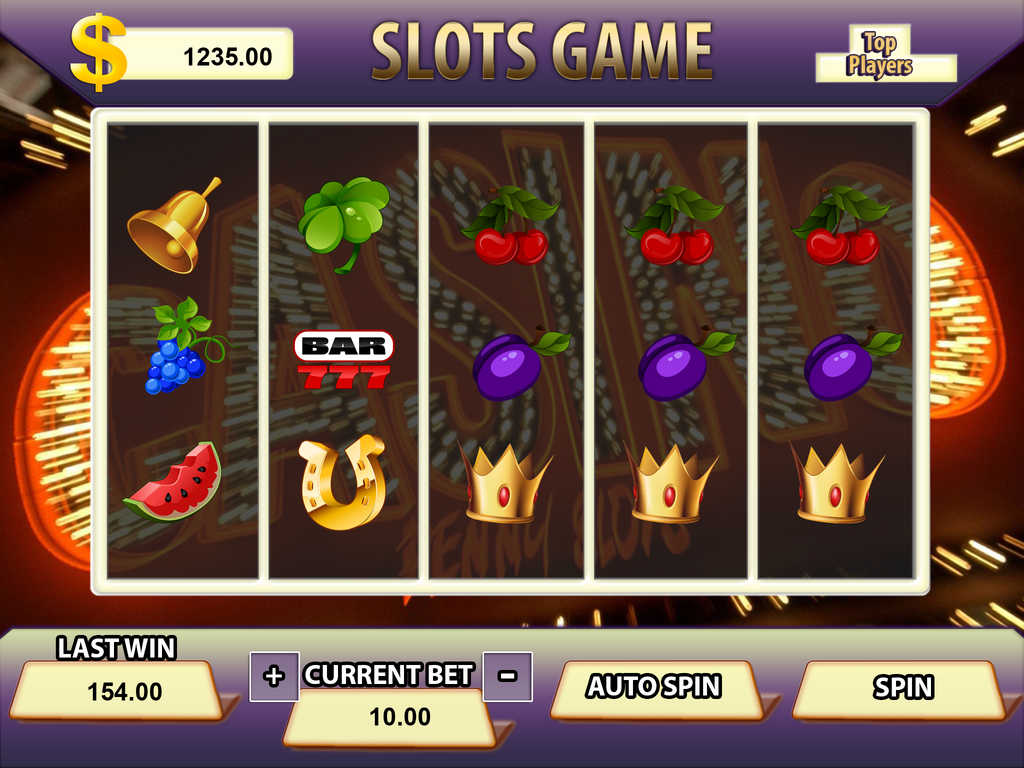Activate the Auto Spin button

[x=654, y=687]
